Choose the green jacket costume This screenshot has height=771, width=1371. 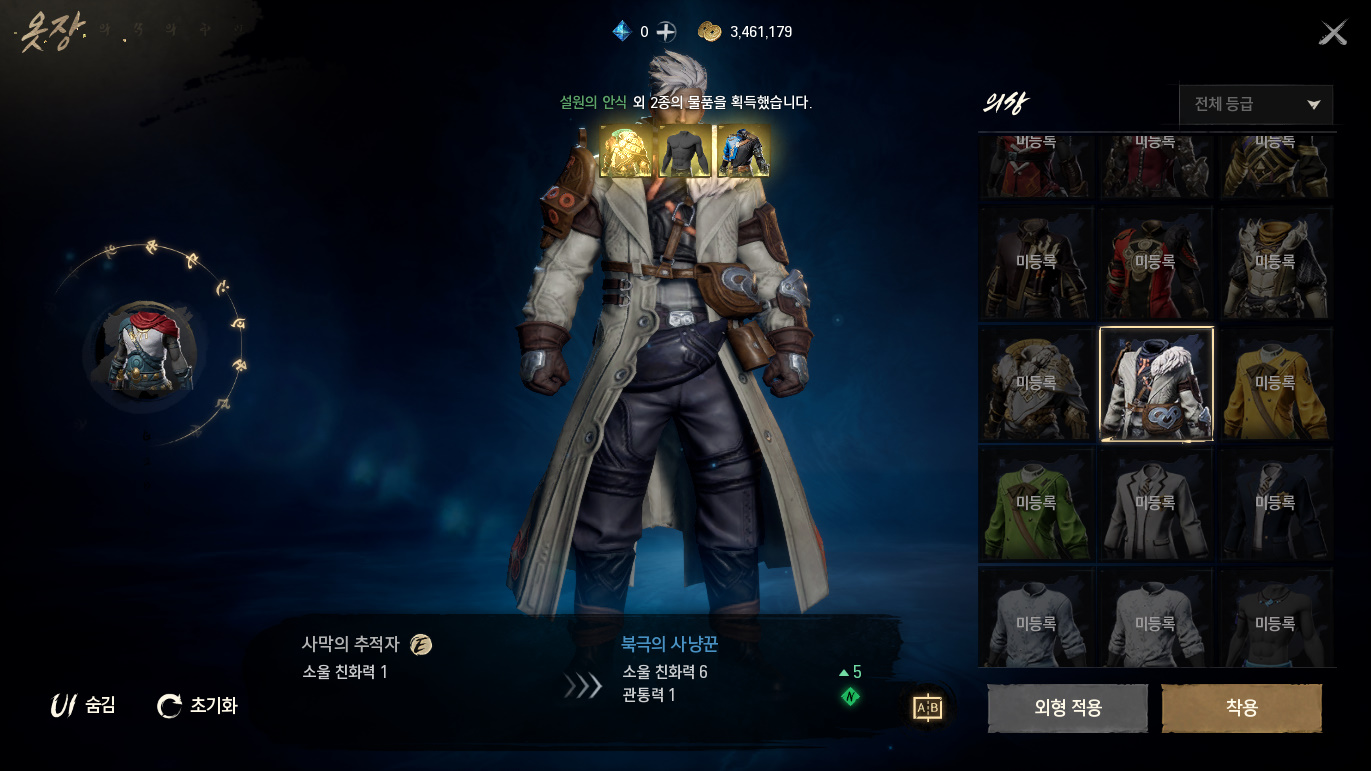1035,504
